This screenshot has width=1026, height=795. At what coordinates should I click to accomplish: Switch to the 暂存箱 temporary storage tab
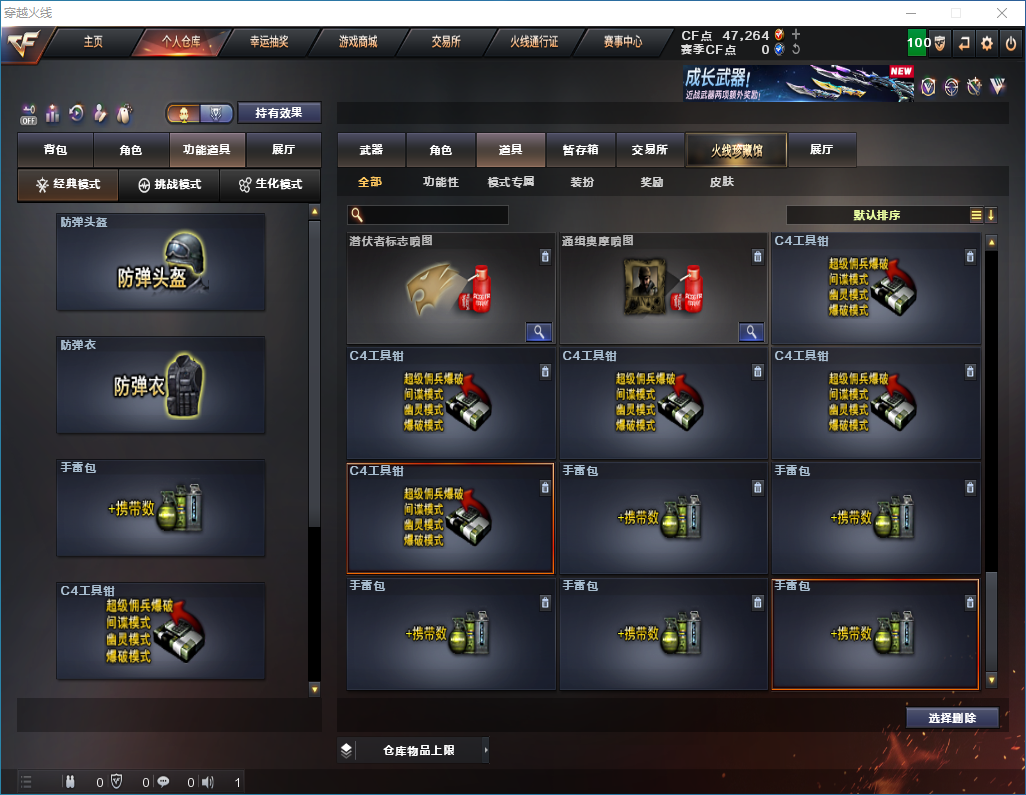pyautogui.click(x=580, y=150)
